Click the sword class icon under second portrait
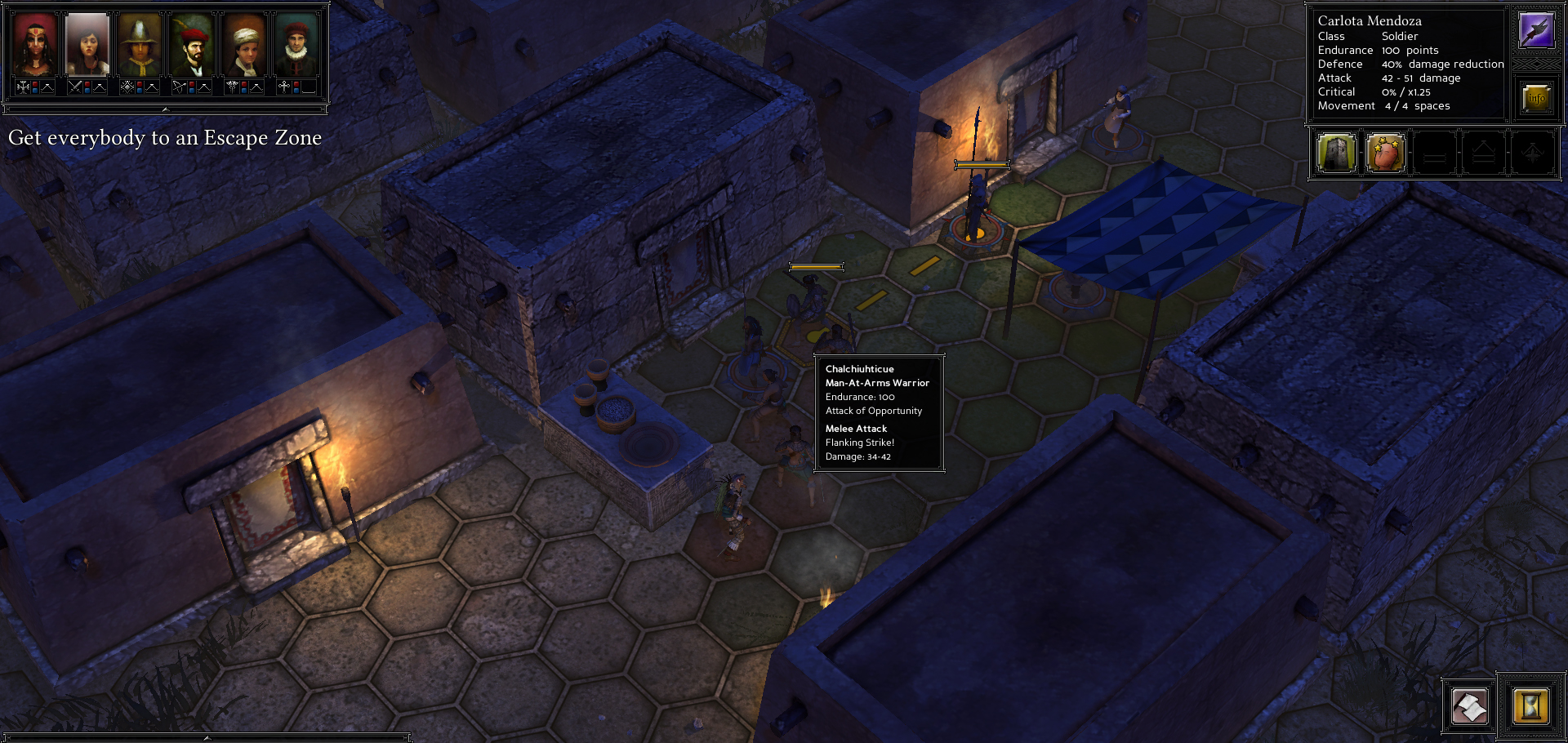 click(75, 87)
